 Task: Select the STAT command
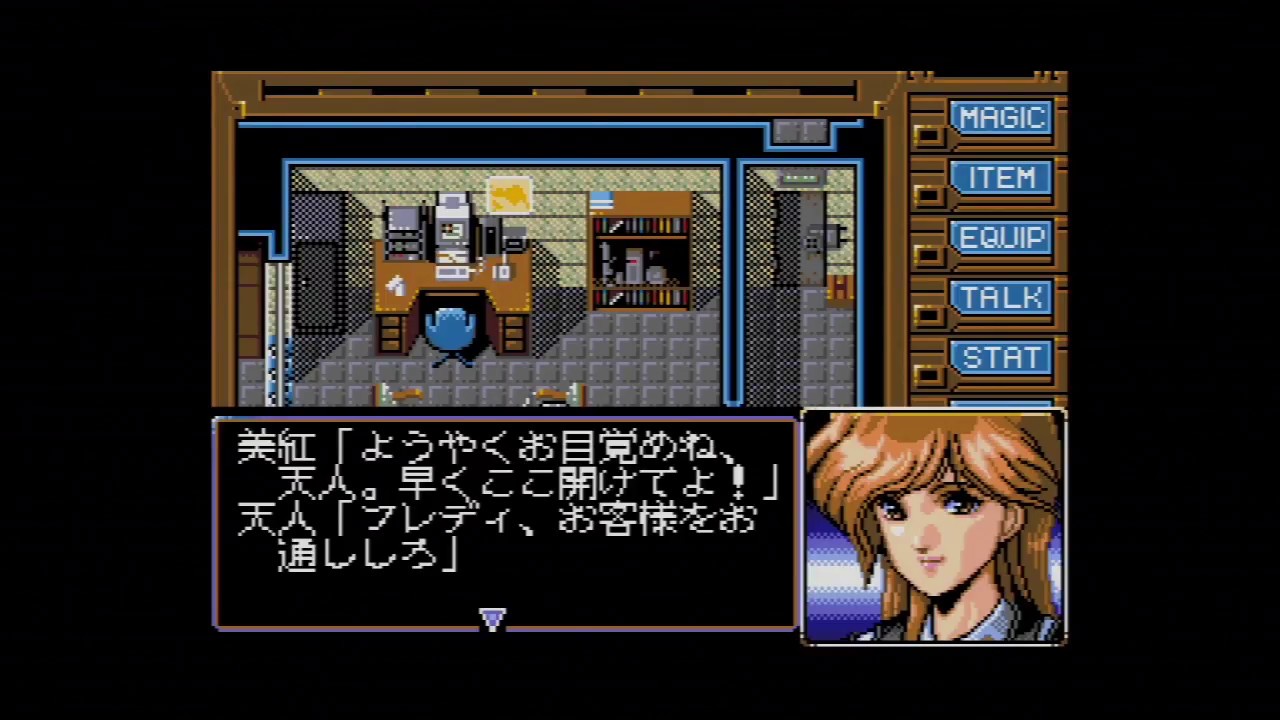point(1001,357)
